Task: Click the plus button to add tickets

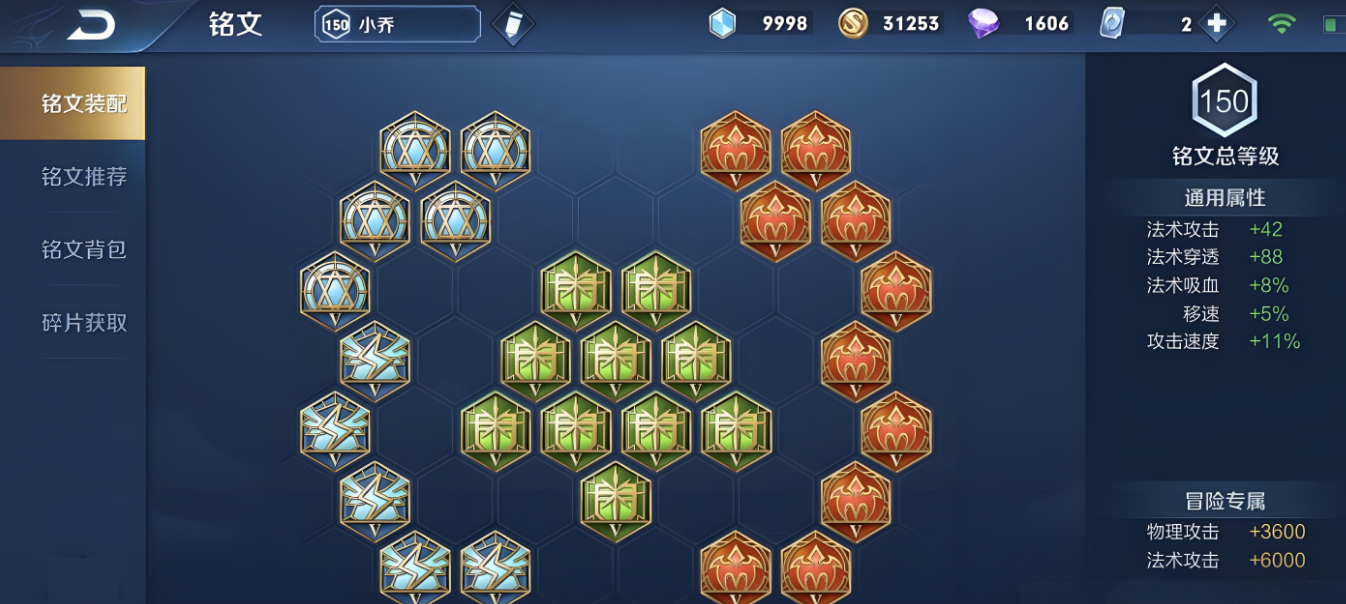Action: point(1216,24)
